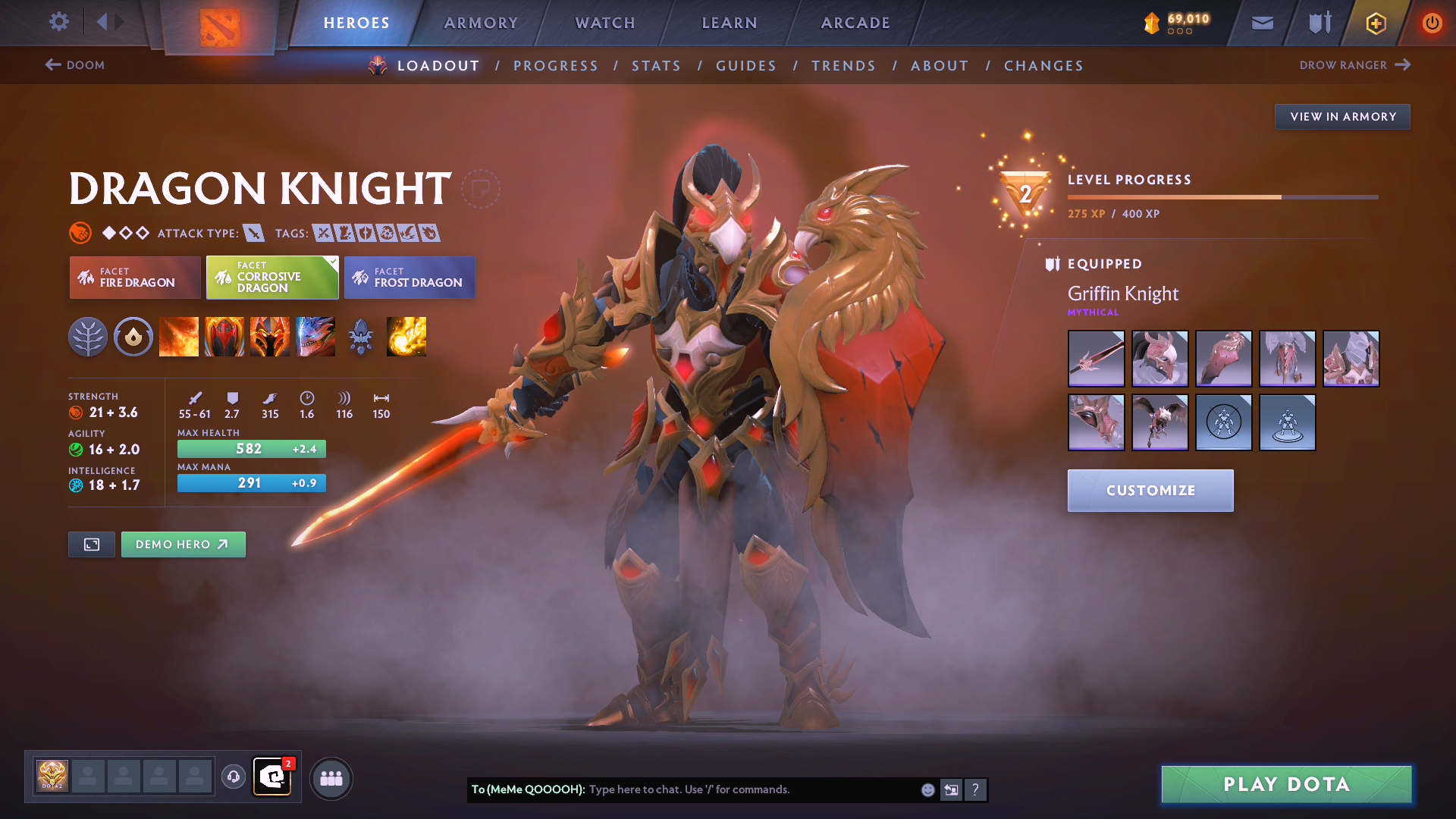Navigate forward to Drow Ranger

1357,65
